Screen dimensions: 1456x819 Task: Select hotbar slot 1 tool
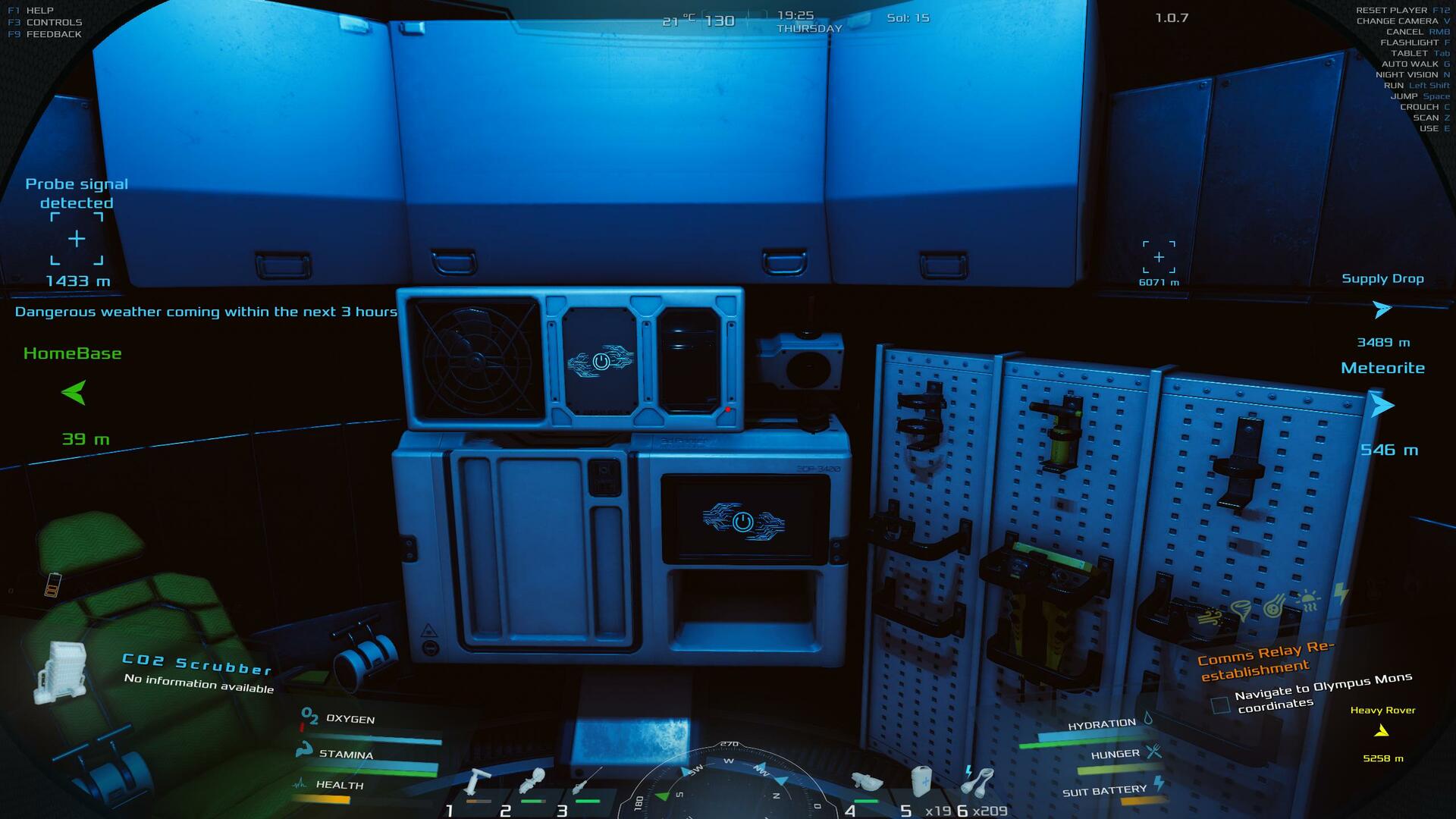pyautogui.click(x=477, y=782)
